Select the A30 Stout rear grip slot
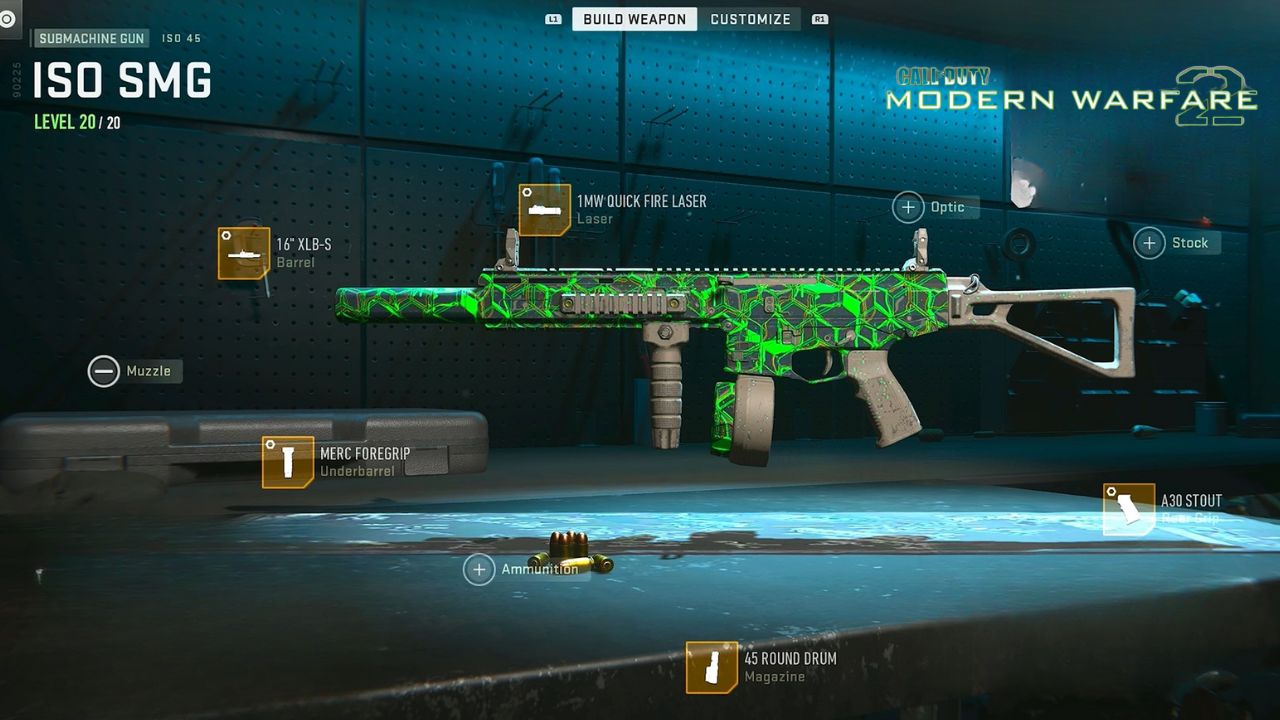1280x720 pixels. click(x=1129, y=510)
